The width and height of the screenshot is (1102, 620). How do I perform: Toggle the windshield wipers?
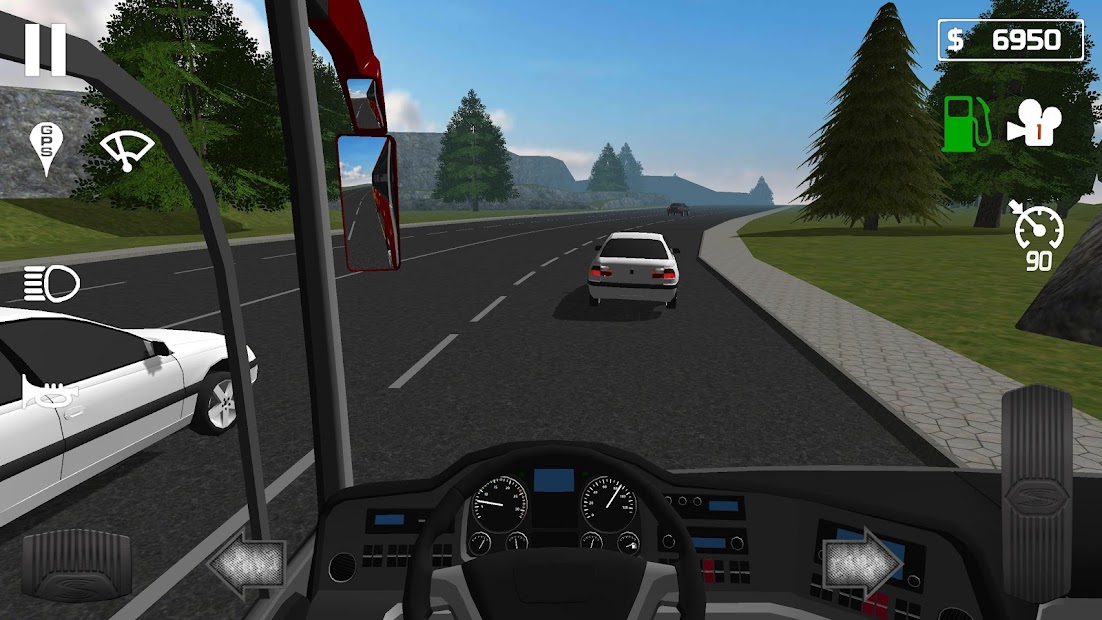(x=127, y=150)
